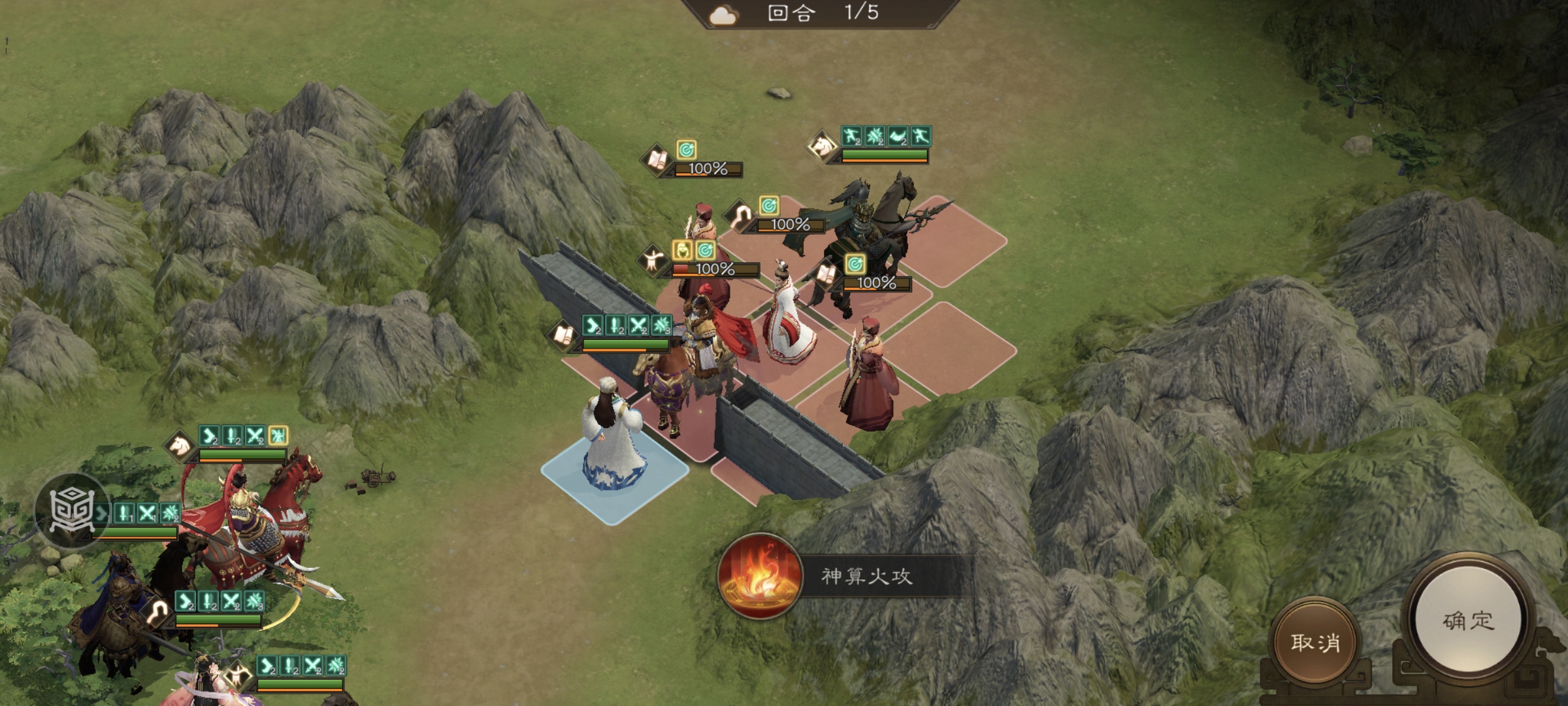
Task: Click the cavalry horse icon above the black-armored rider
Action: click(821, 148)
